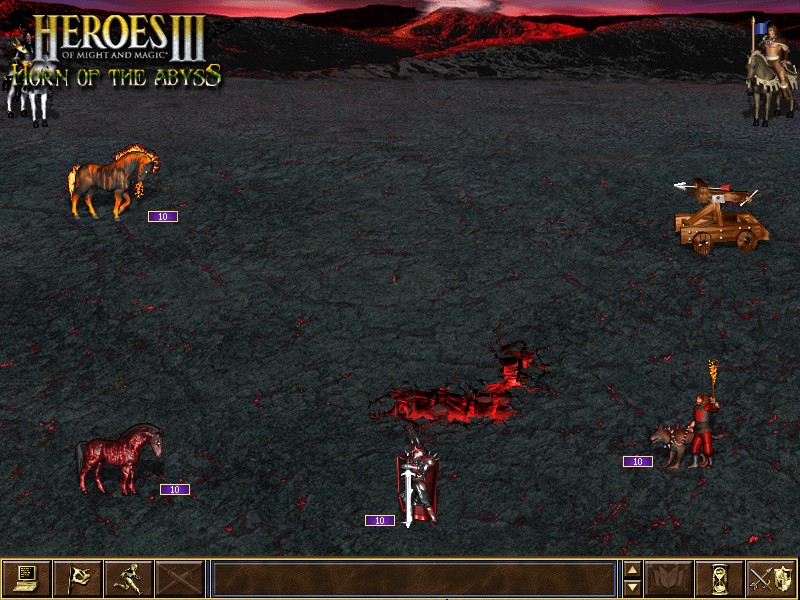Surrender the battle with the flag button

(x=77, y=578)
